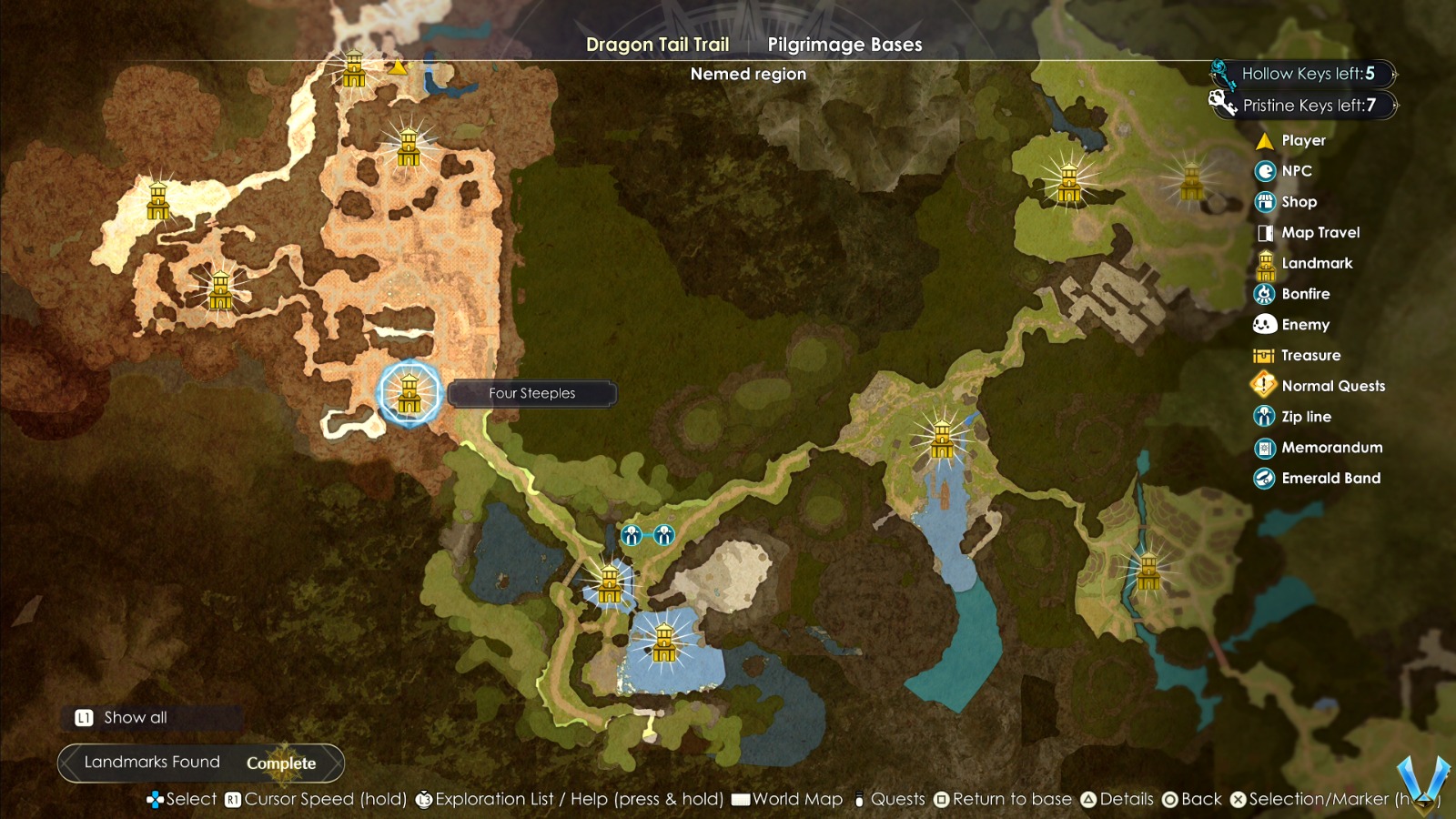Select the Dragon Tail Trail tab
Image resolution: width=1456 pixels, height=819 pixels.
click(x=658, y=44)
